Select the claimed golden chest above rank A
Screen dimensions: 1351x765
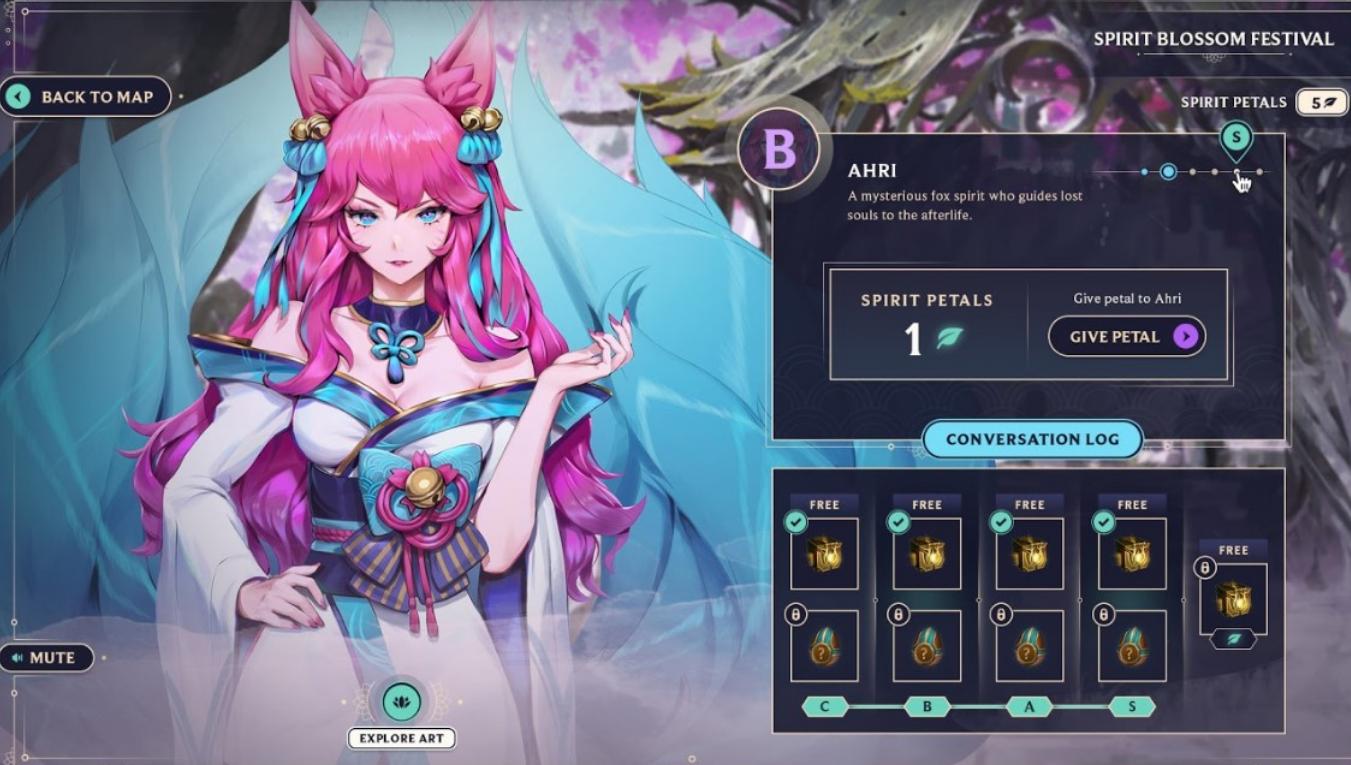pyautogui.click(x=1029, y=553)
